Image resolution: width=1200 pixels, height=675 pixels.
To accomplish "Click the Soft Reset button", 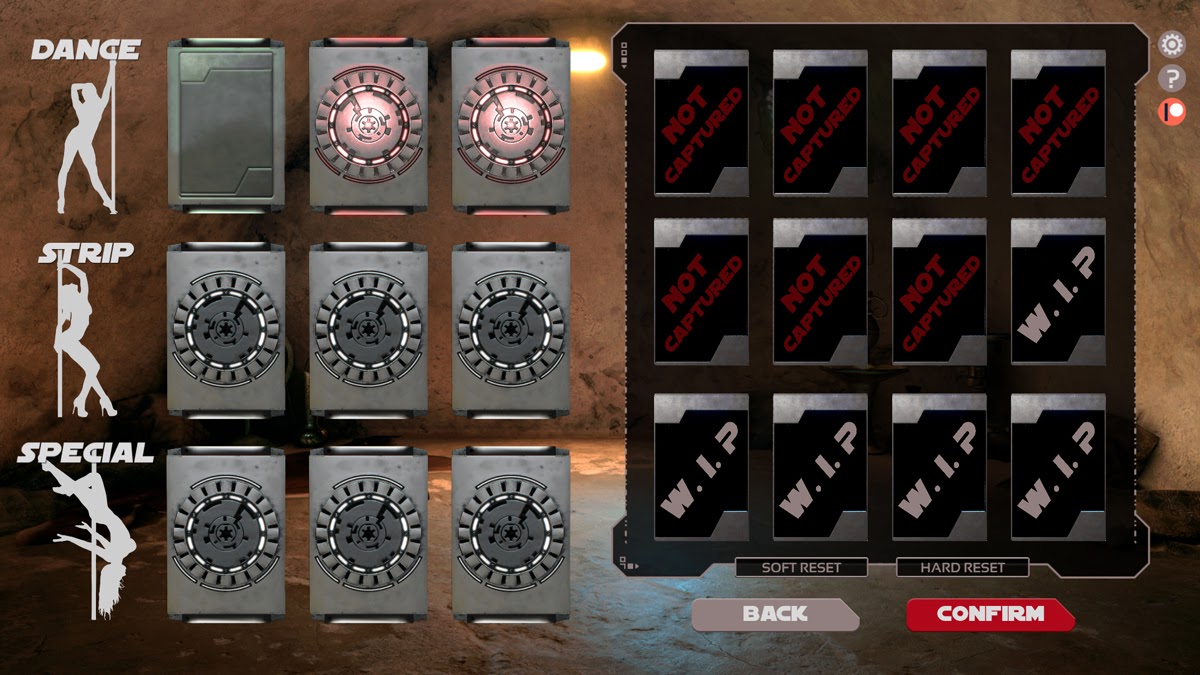I will pyautogui.click(x=801, y=568).
